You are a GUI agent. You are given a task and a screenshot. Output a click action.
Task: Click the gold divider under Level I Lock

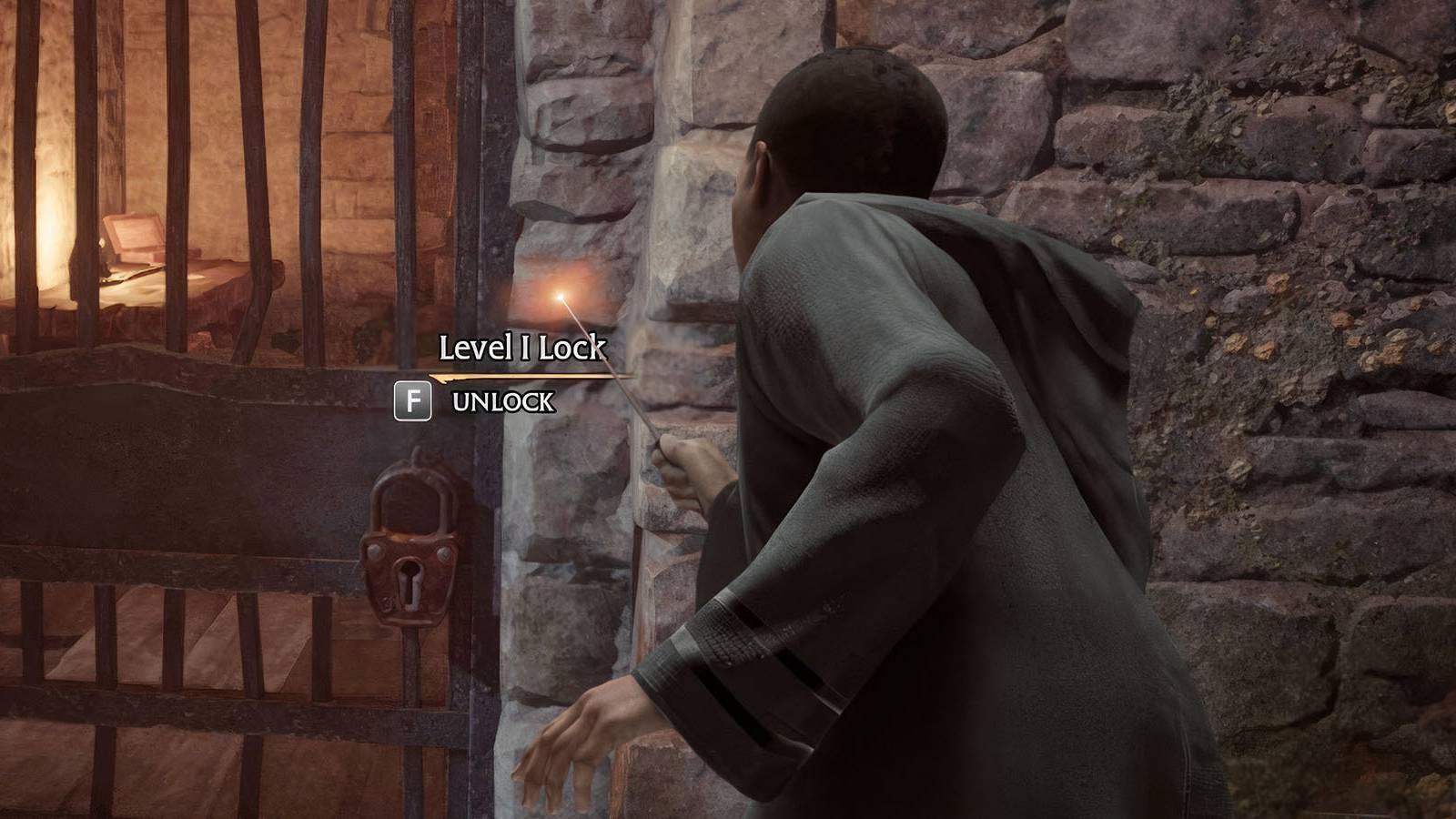click(519, 373)
